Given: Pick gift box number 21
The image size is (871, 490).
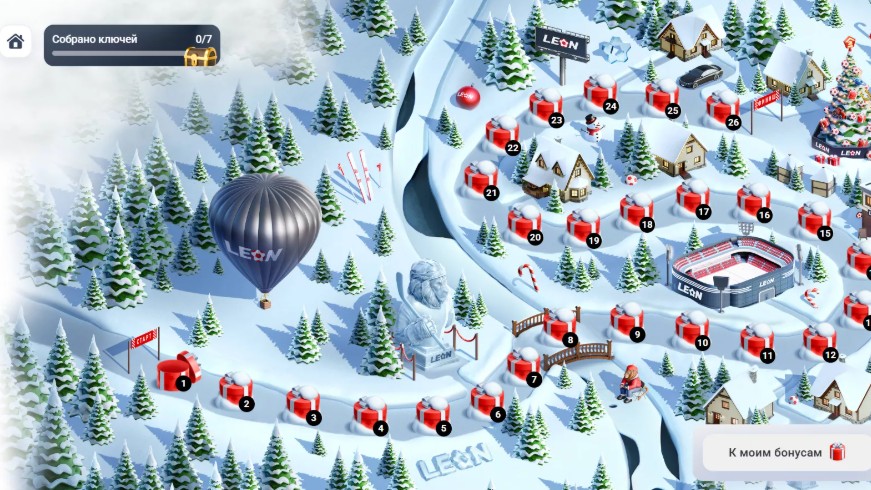Looking at the screenshot, I should point(481,178).
